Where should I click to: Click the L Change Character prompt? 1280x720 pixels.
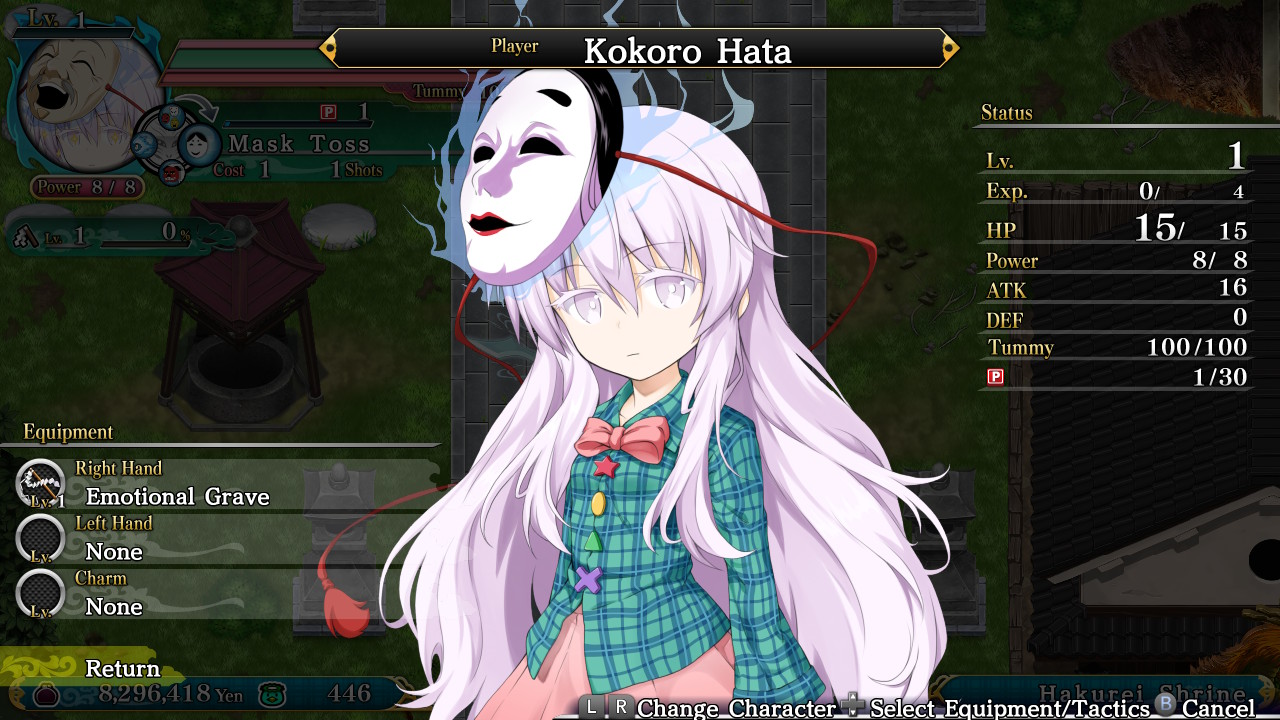point(591,709)
